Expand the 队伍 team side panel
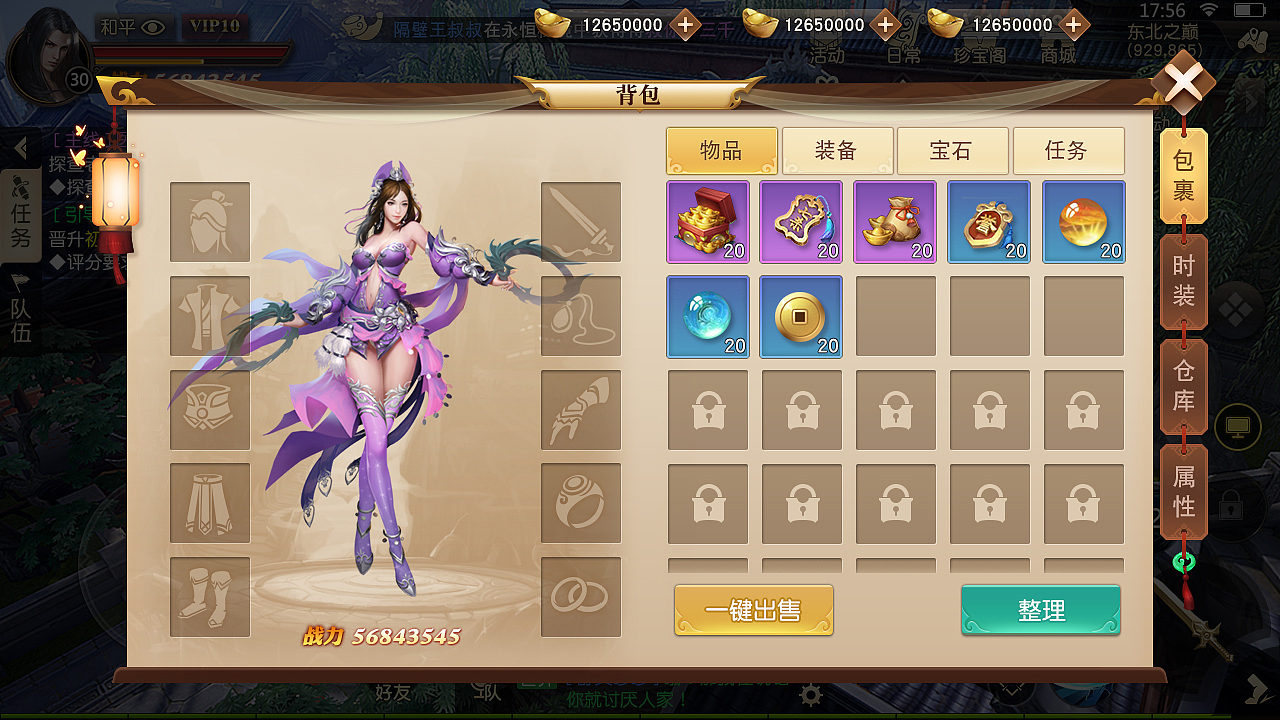1280x720 pixels. coord(22,310)
